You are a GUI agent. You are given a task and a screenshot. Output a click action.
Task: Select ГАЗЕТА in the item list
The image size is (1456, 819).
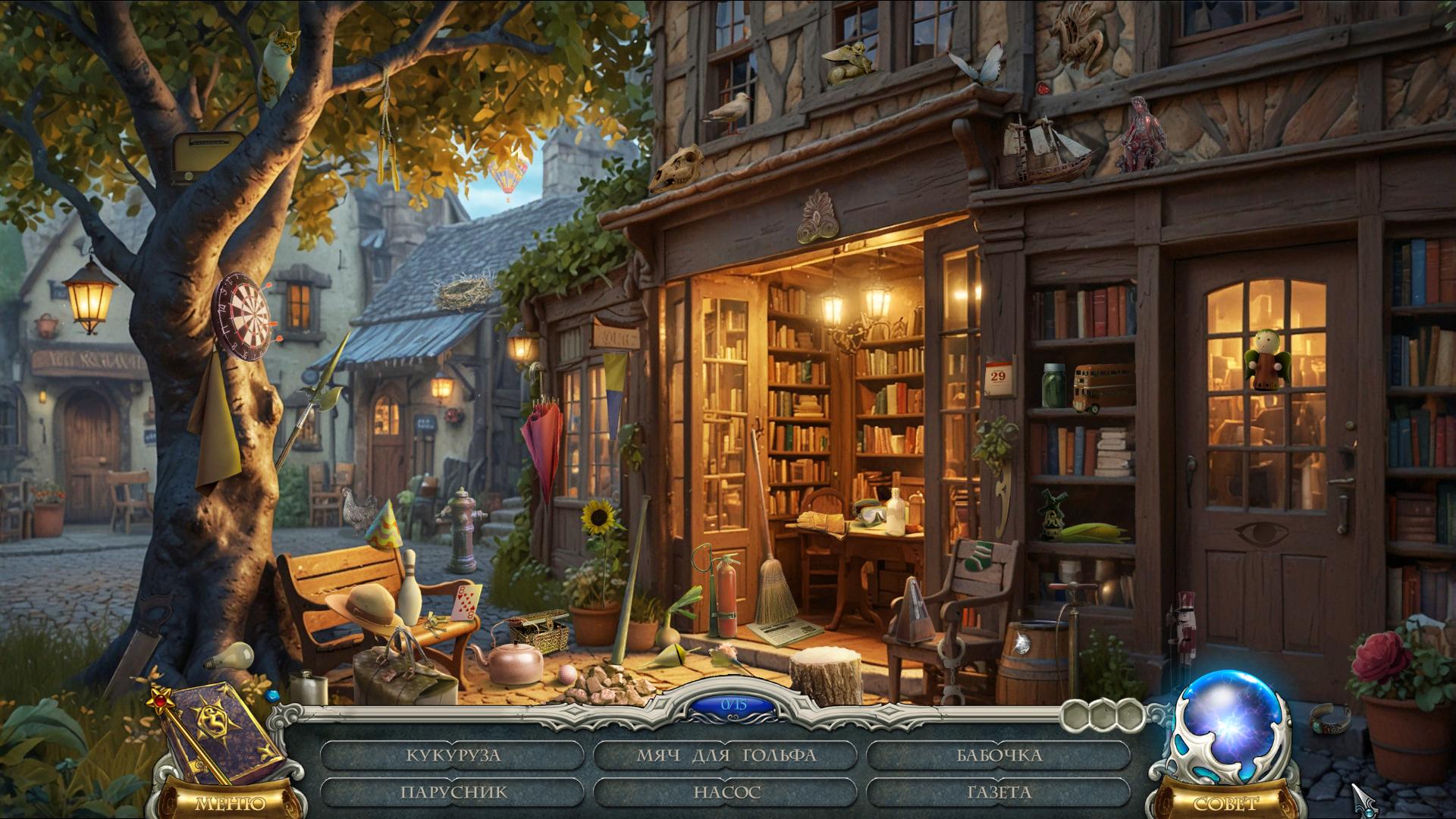click(999, 792)
